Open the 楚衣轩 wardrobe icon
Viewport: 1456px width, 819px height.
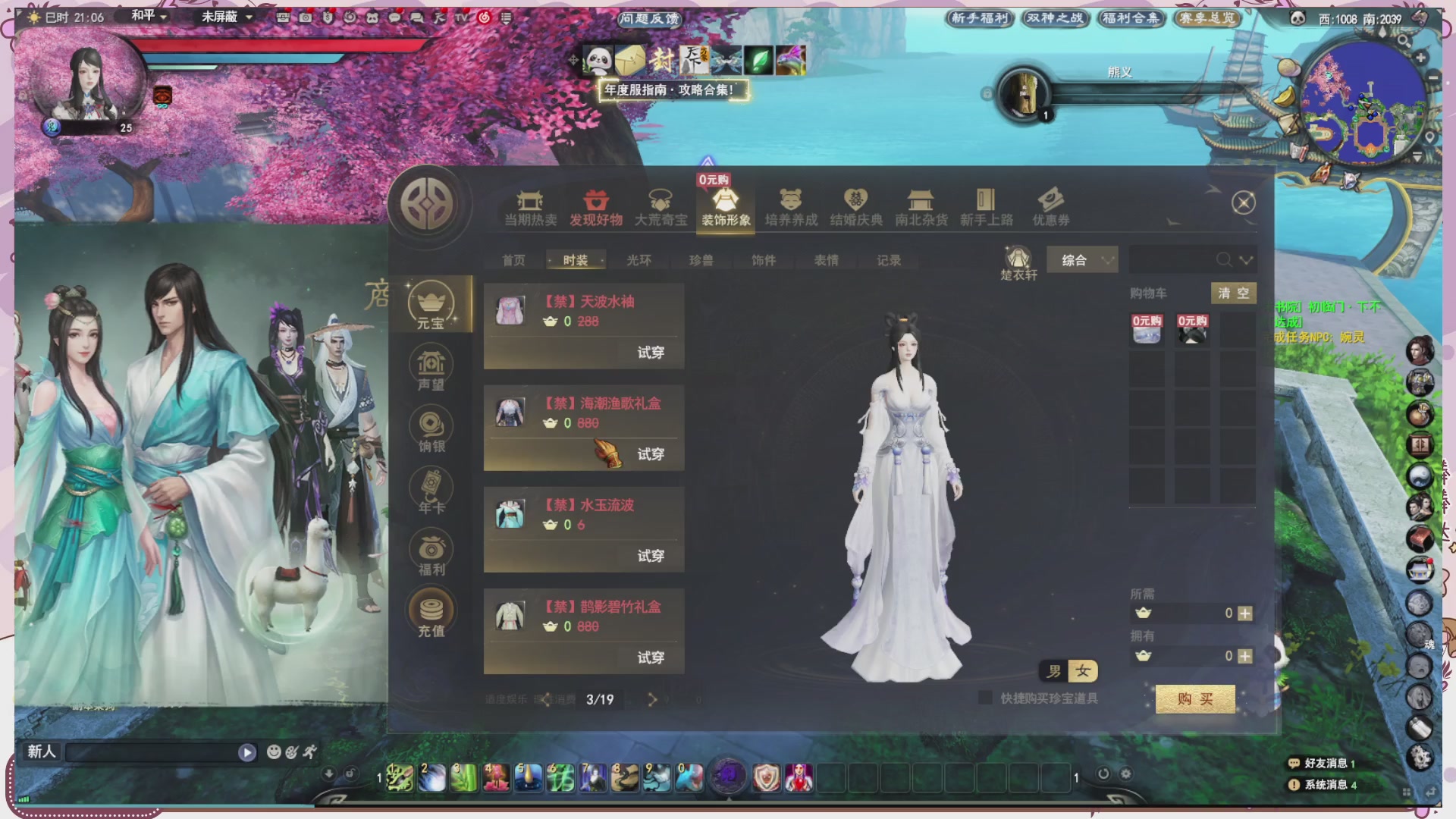pos(1018,258)
